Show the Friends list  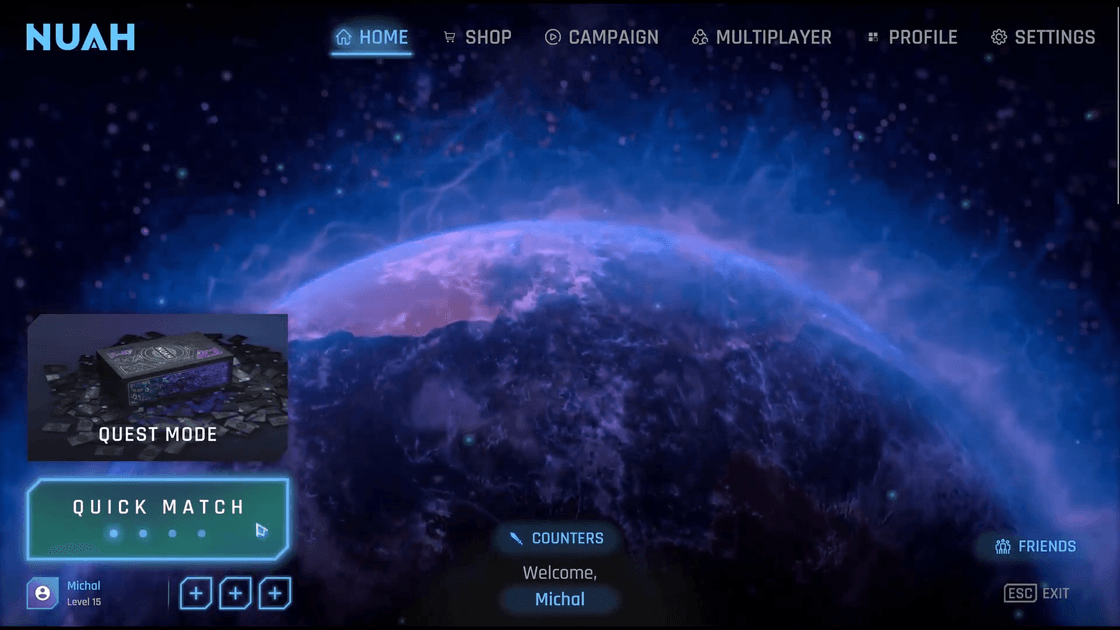pos(1035,546)
